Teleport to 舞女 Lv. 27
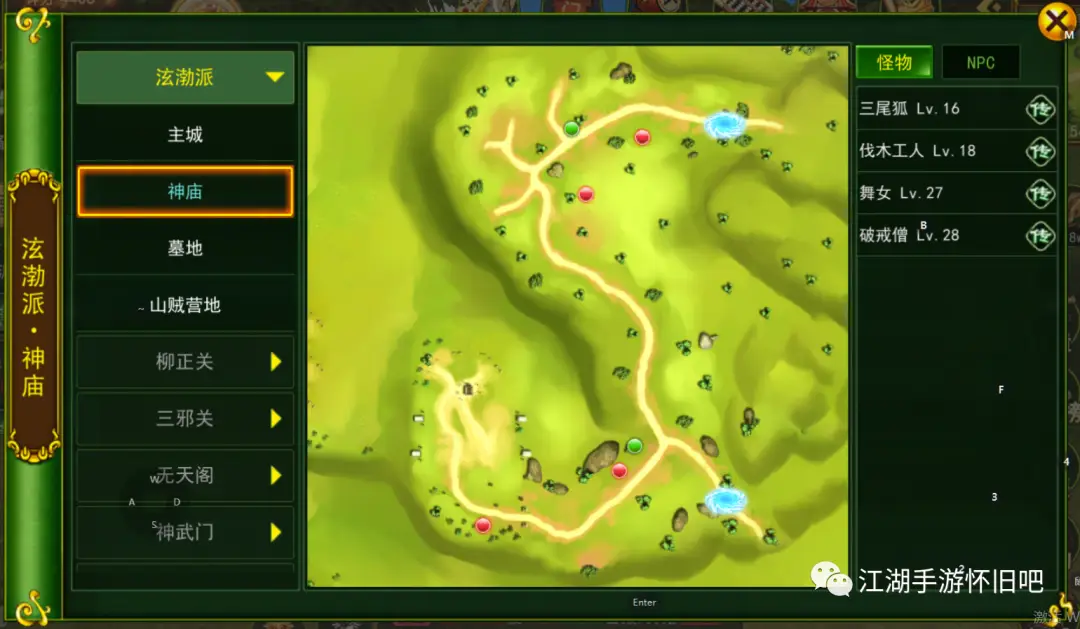The height and width of the screenshot is (629, 1080). coord(1040,193)
